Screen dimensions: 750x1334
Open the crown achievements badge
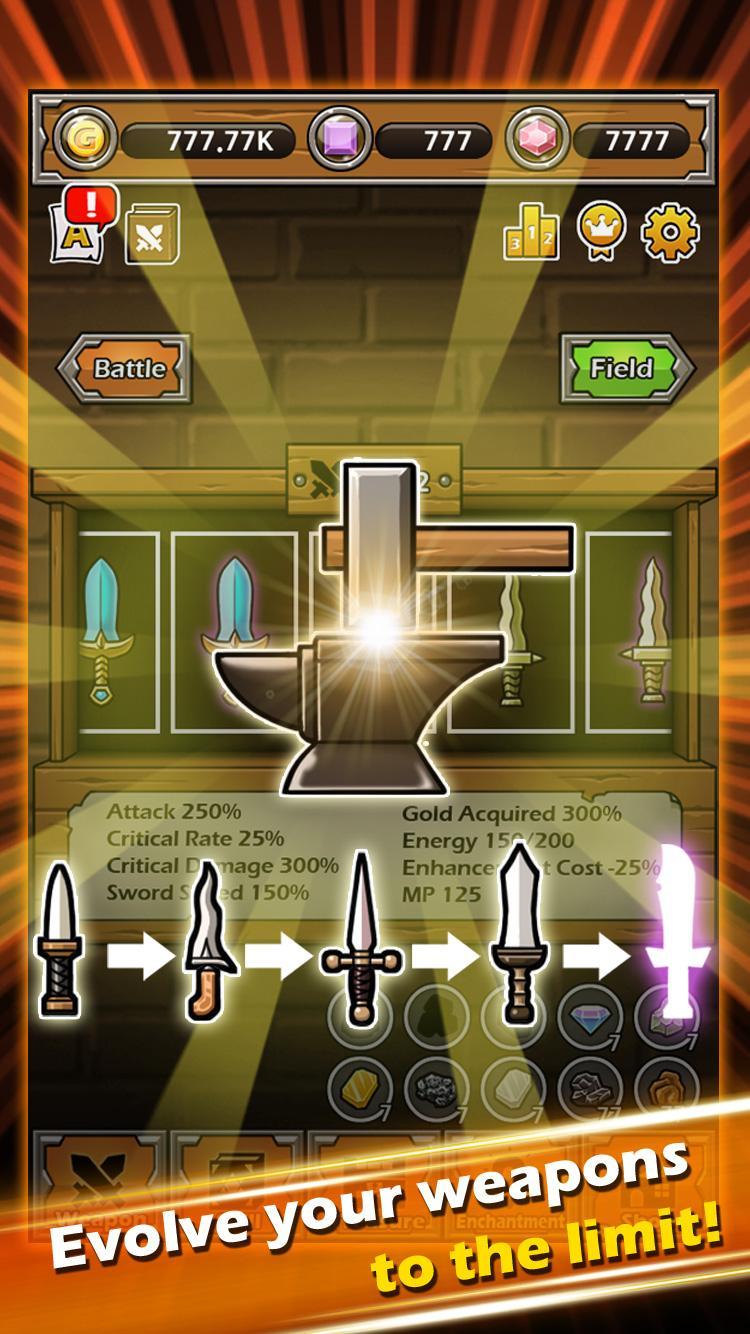click(602, 232)
